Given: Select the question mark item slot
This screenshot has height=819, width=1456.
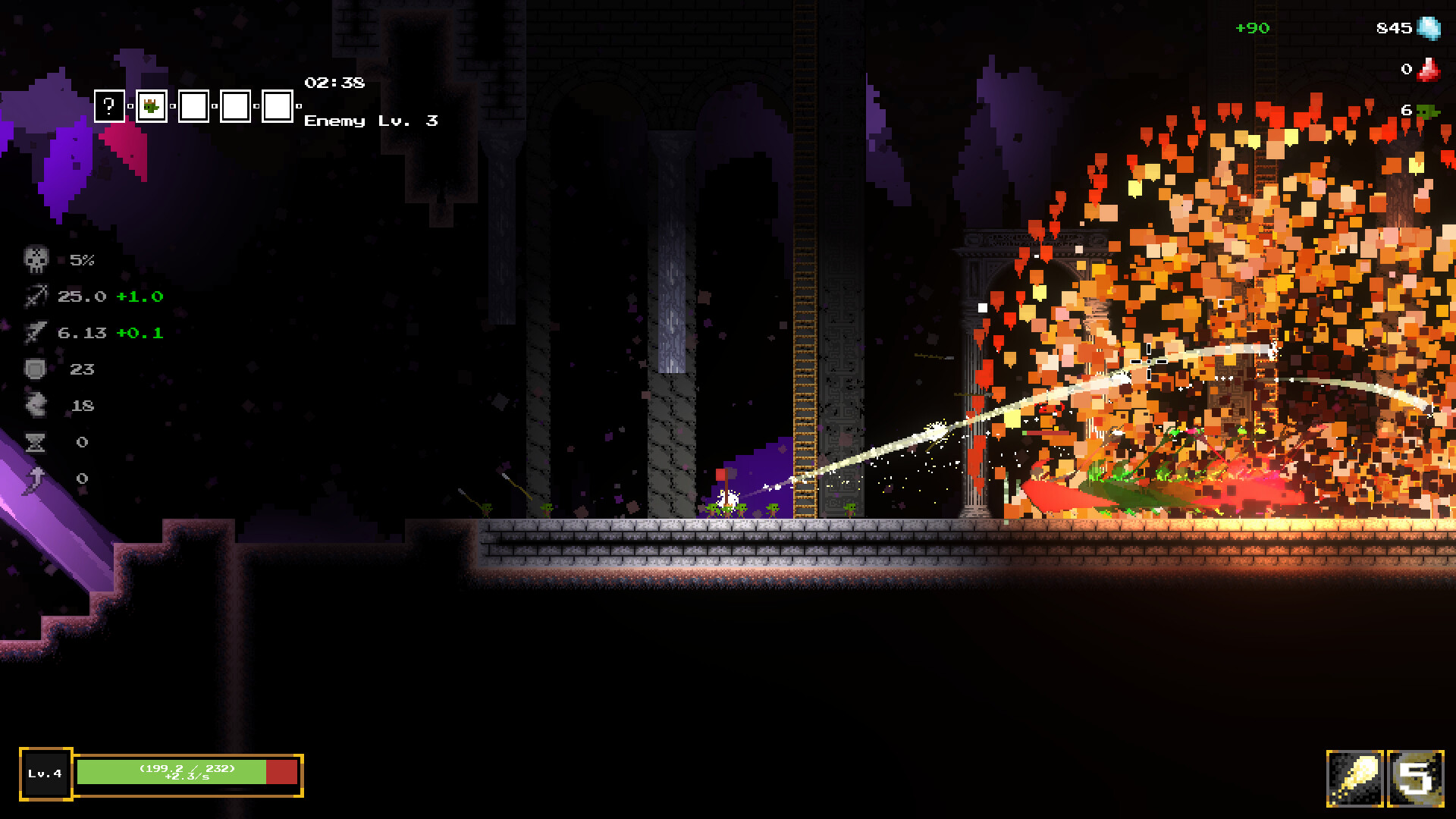Looking at the screenshot, I should tap(109, 106).
